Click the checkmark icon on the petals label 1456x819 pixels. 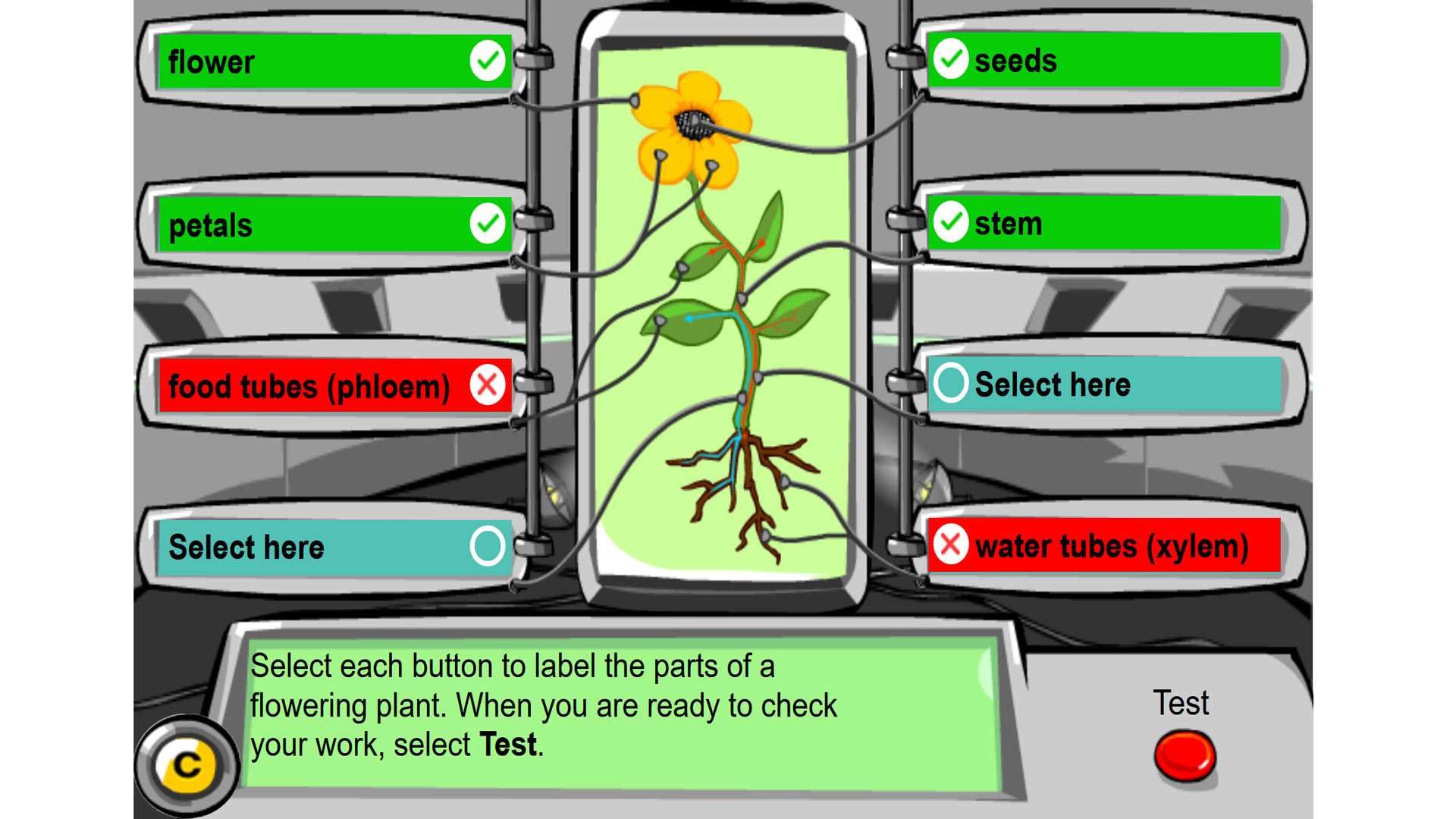[488, 224]
